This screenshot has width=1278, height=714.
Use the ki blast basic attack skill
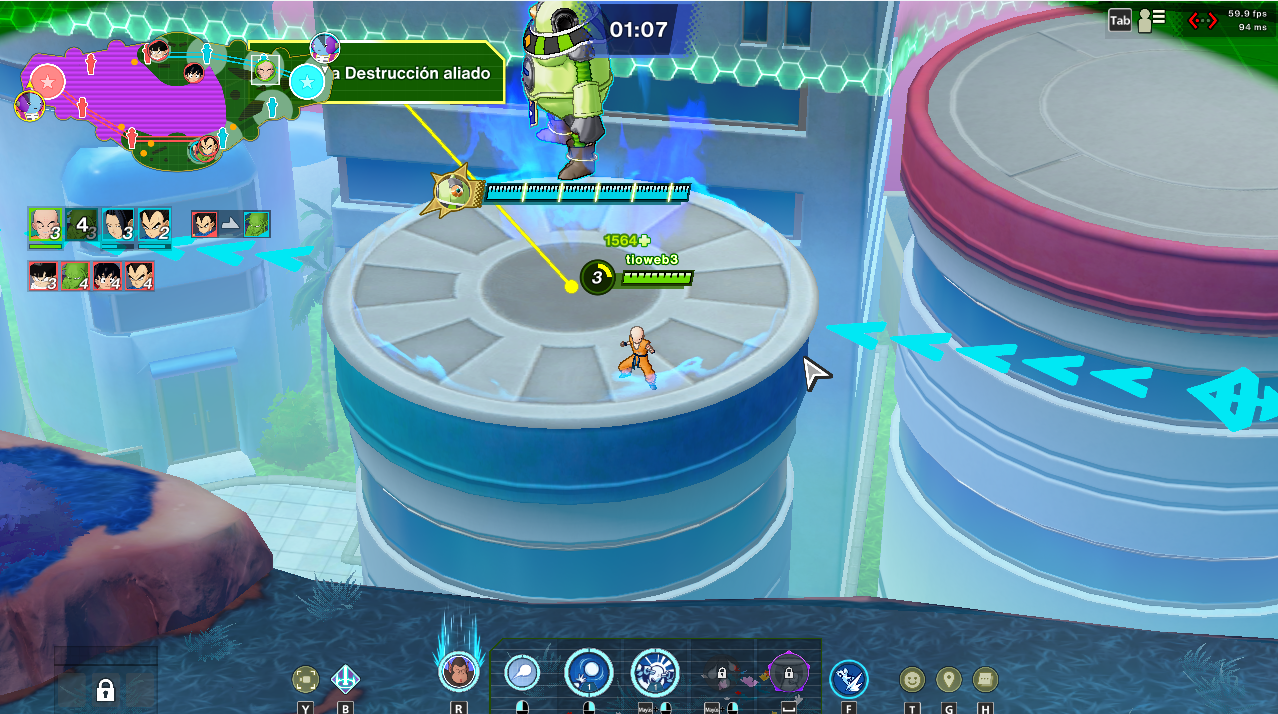click(x=521, y=673)
